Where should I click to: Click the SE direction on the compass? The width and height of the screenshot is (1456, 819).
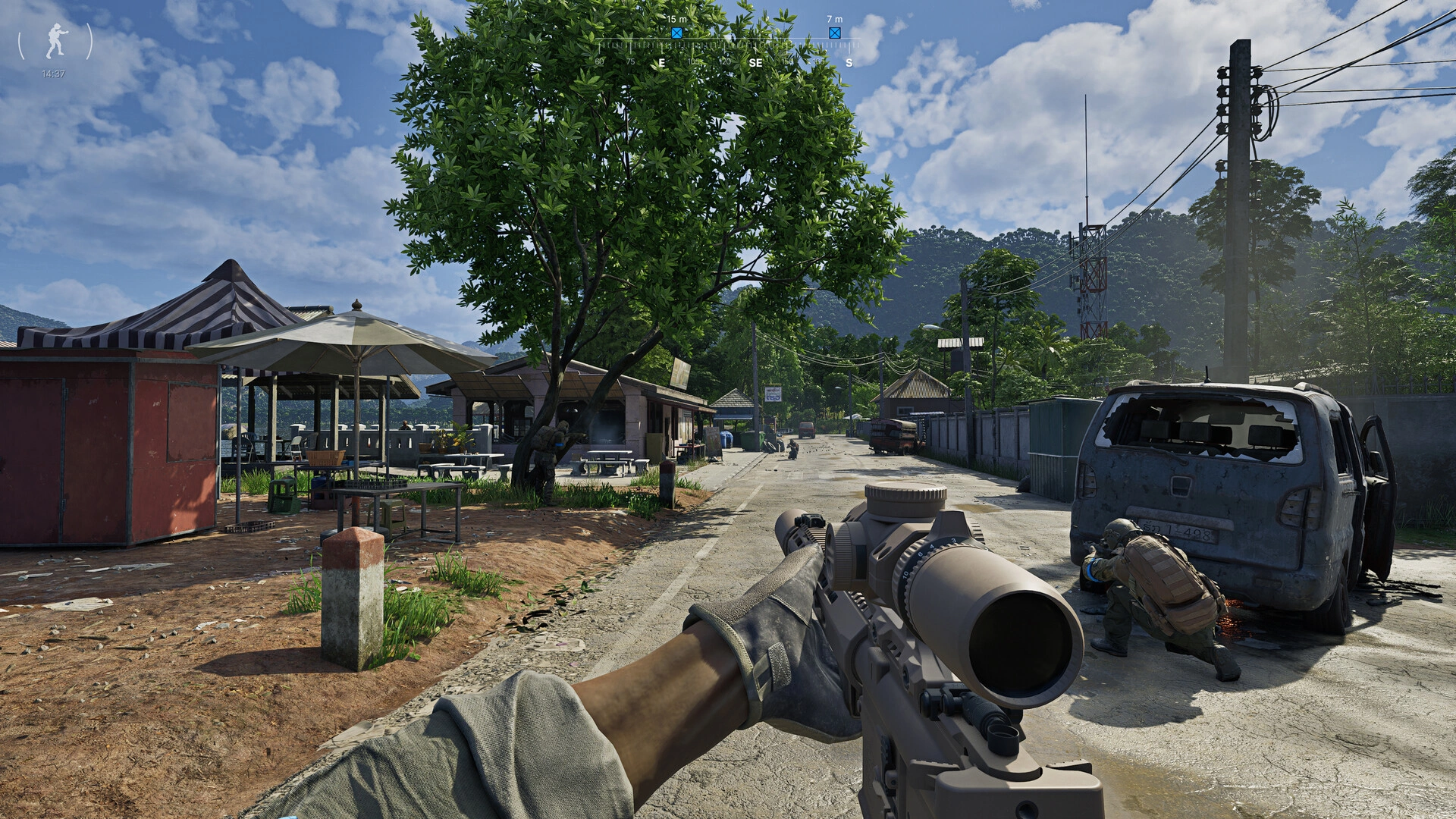(756, 63)
